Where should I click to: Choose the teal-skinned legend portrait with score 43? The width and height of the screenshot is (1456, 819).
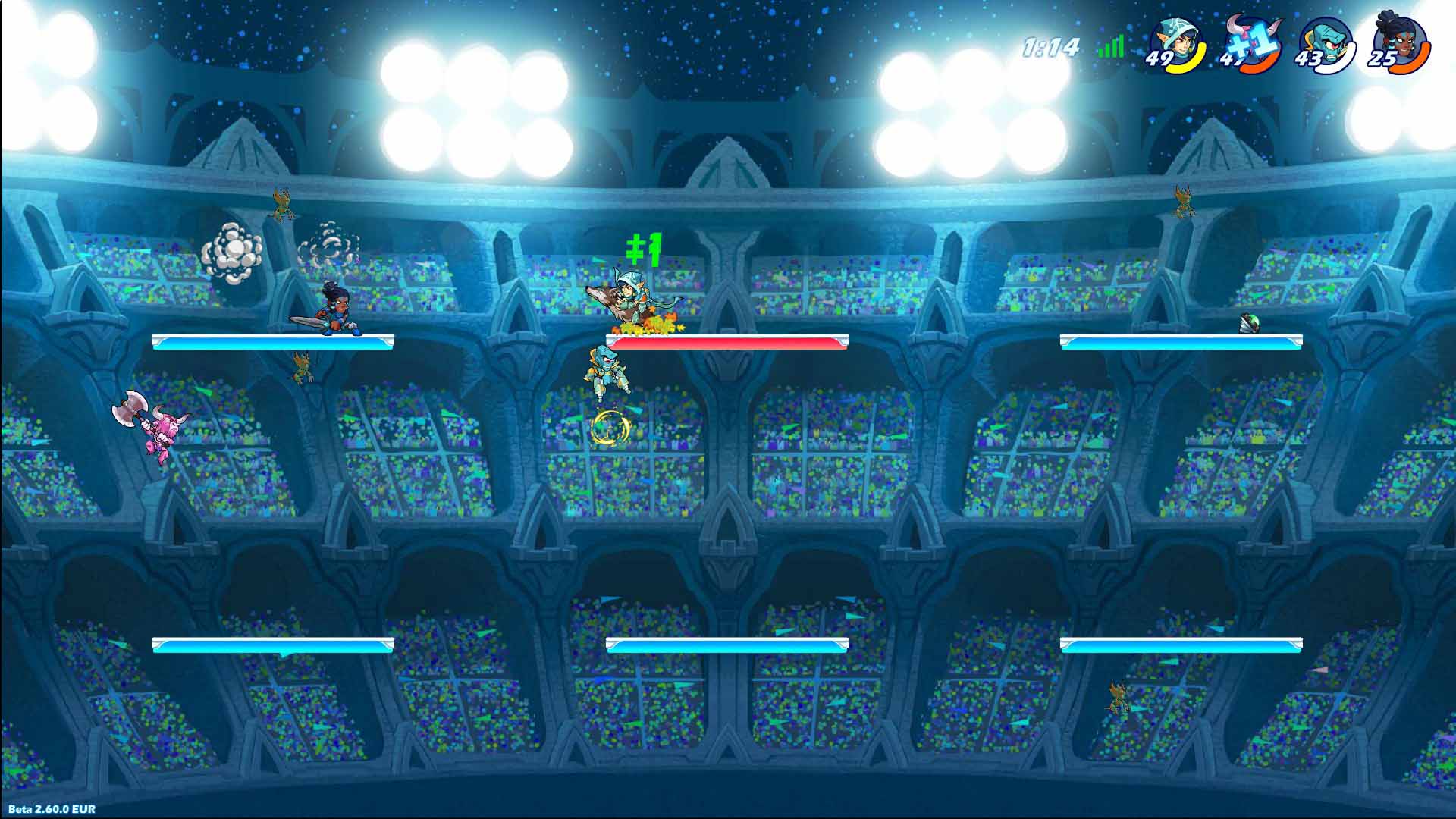click(1326, 43)
